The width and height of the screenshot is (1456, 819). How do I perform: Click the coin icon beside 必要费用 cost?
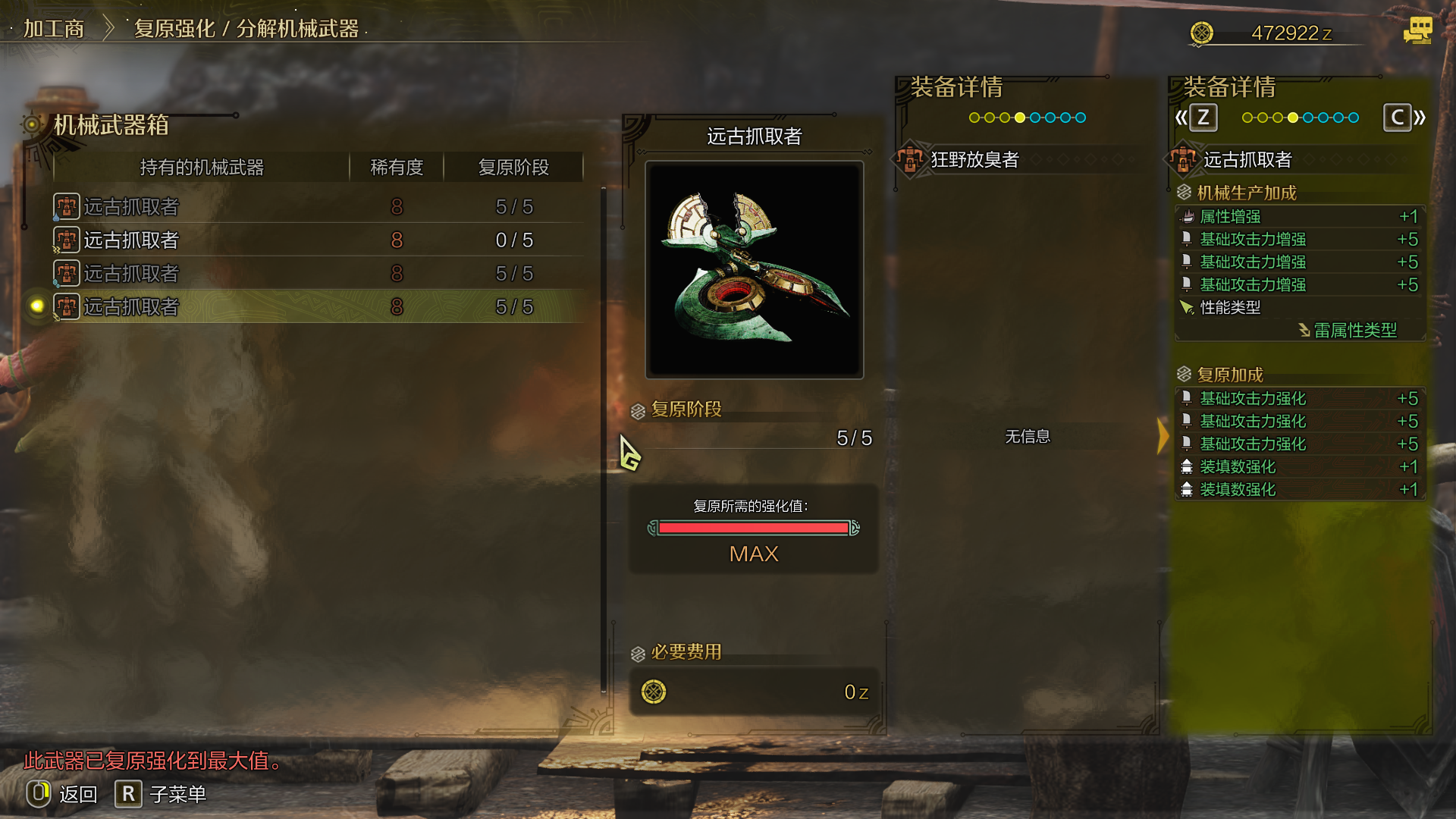coord(654,691)
